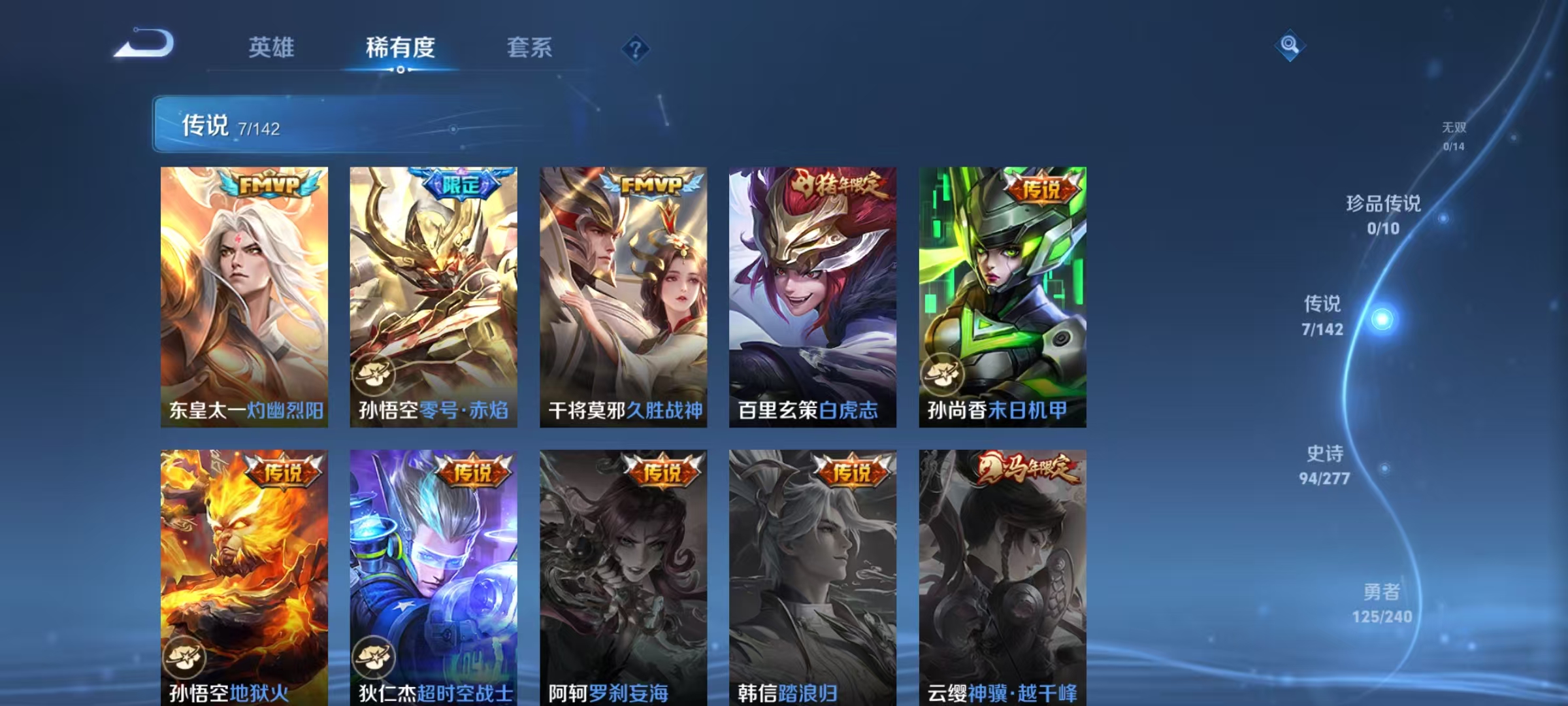Jump to the 无双 rarity section

click(x=1454, y=130)
